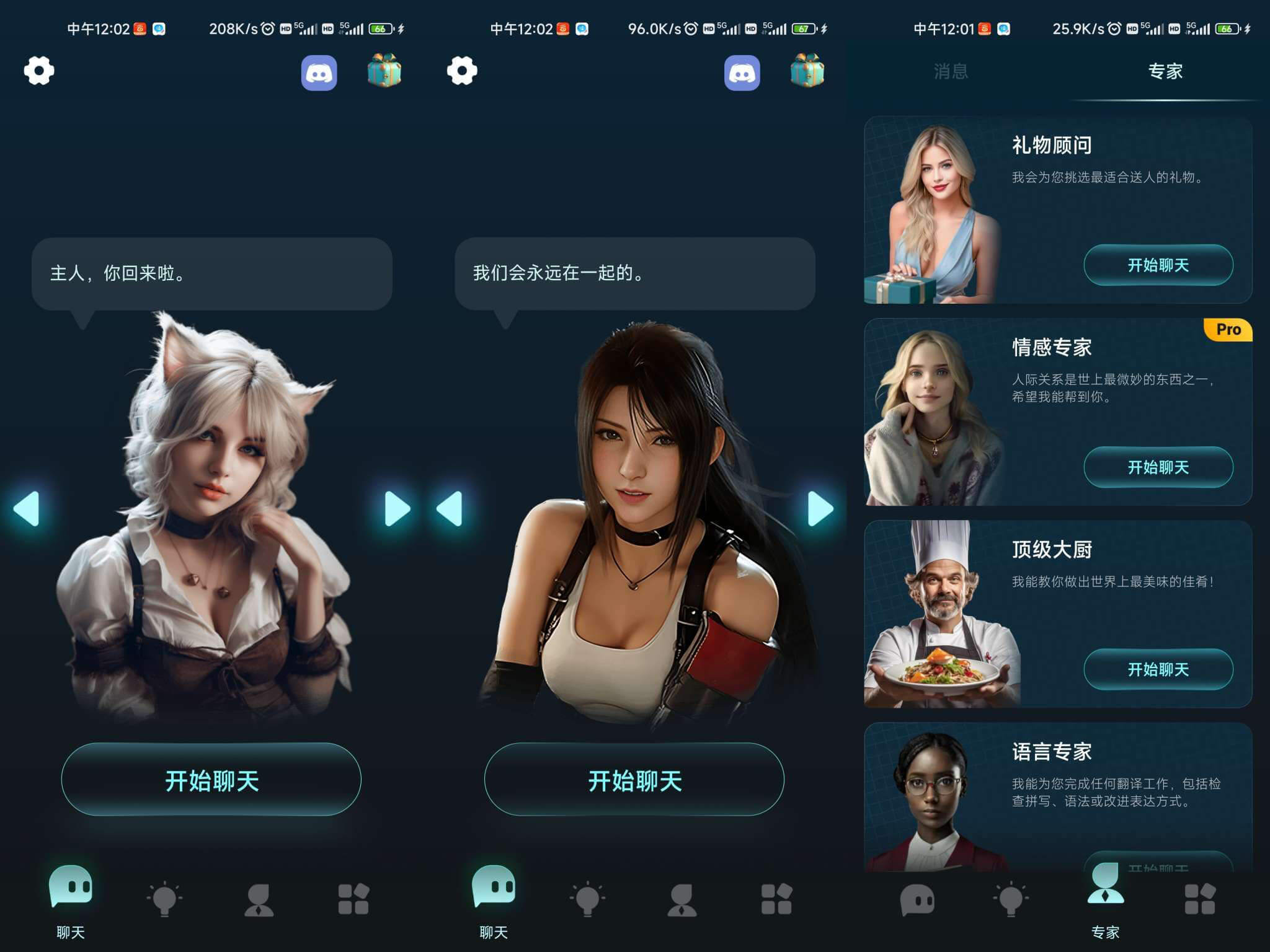The width and height of the screenshot is (1270, 952).
Task: Click 开始聊天 on the 礼物顾问 card
Action: point(1158,265)
